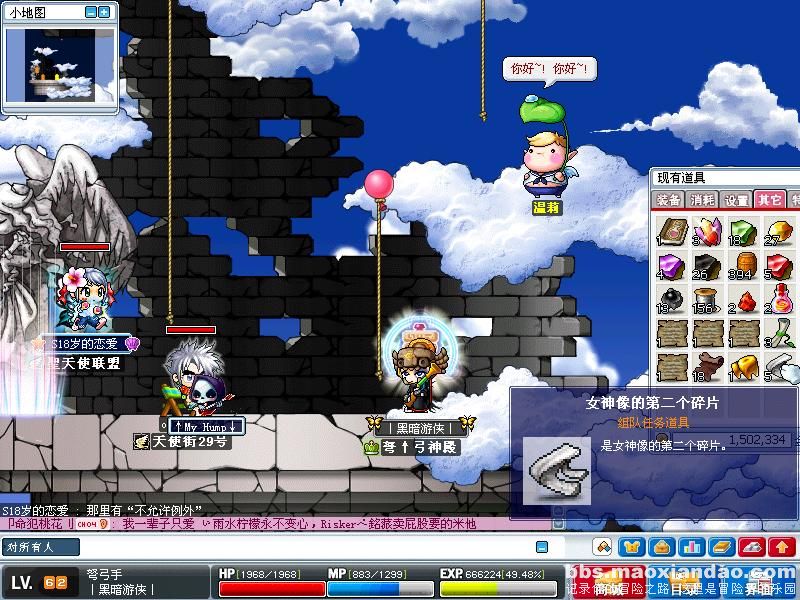Open the 设置 inventory tab
Screen dimensions: 800x600
click(x=737, y=200)
